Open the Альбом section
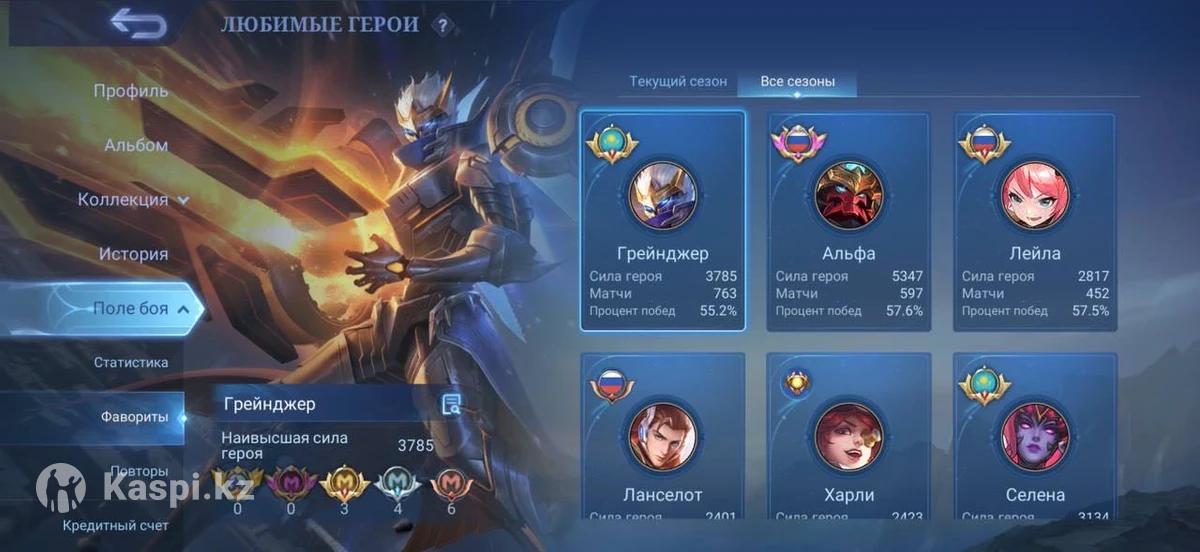Viewport: 1200px width, 552px height. pyautogui.click(x=136, y=145)
